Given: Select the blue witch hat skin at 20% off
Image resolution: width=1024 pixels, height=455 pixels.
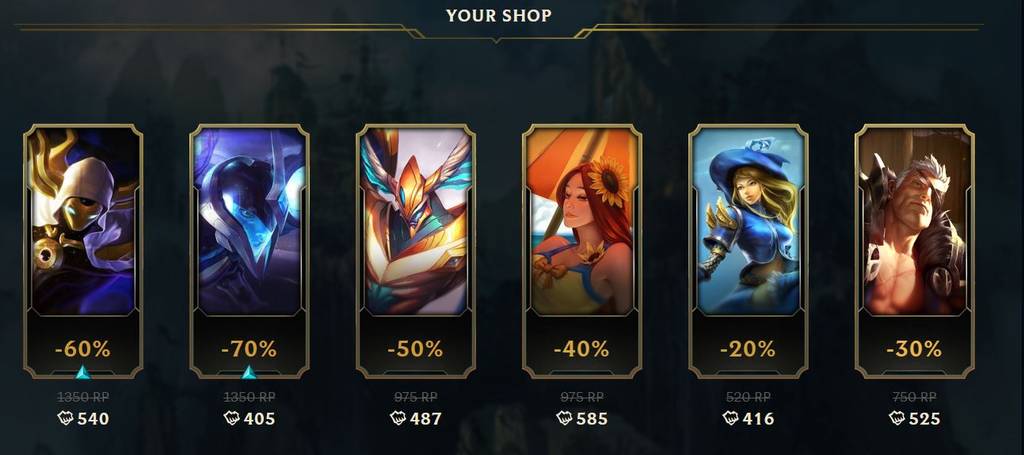Looking at the screenshot, I should [x=747, y=222].
